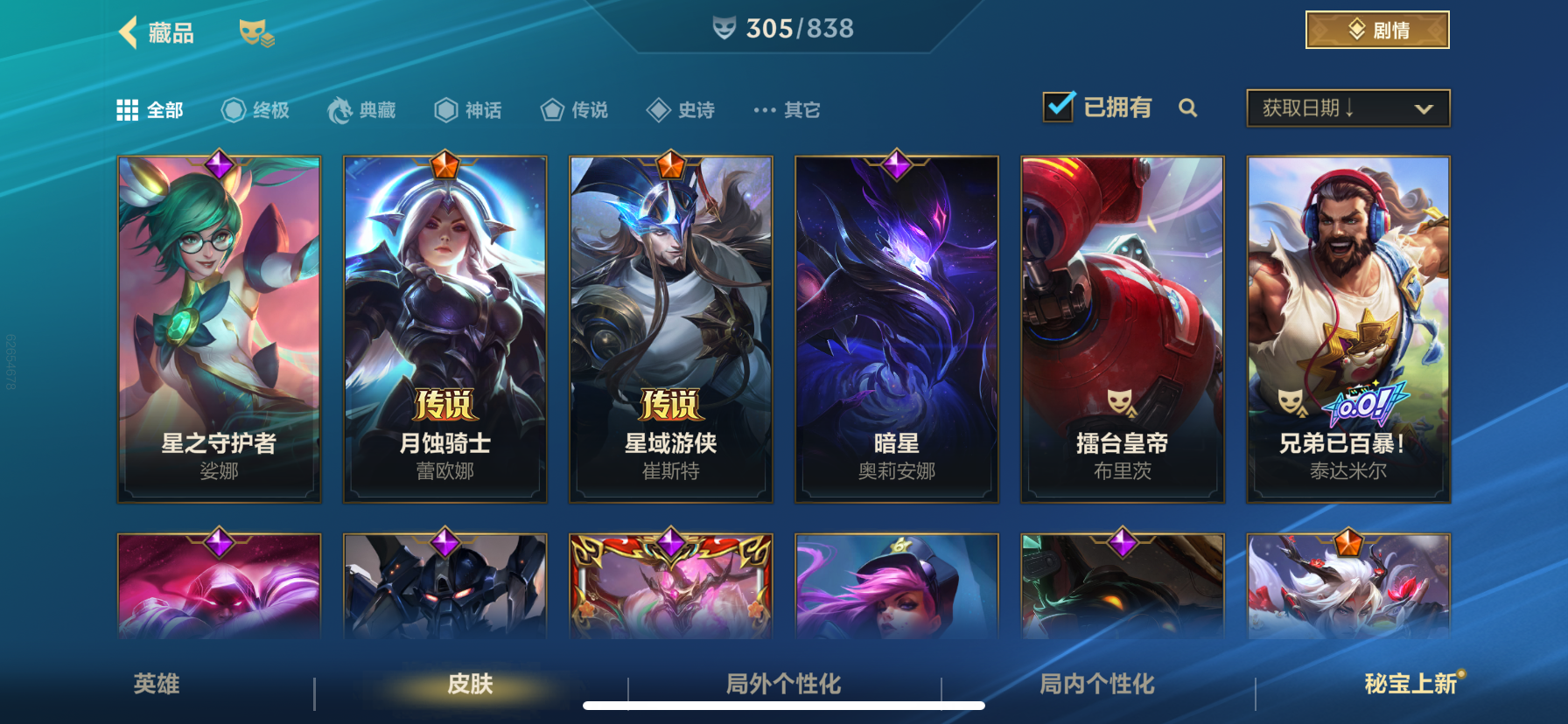Select the mask collection icon next to 藏品 title

[257, 33]
